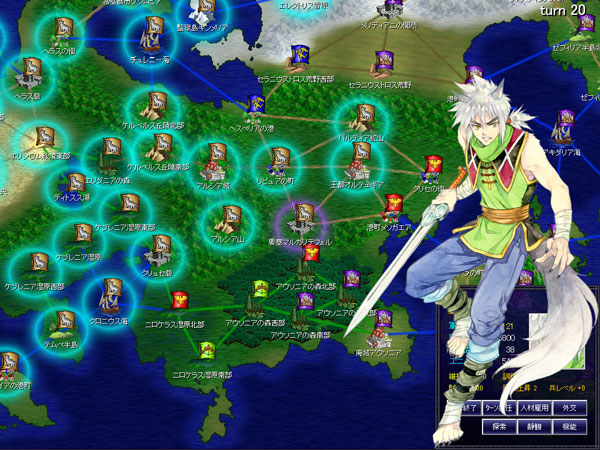600x450 pixels.
Task: Select the クロニウス海 ship territory
Action: coord(109,298)
